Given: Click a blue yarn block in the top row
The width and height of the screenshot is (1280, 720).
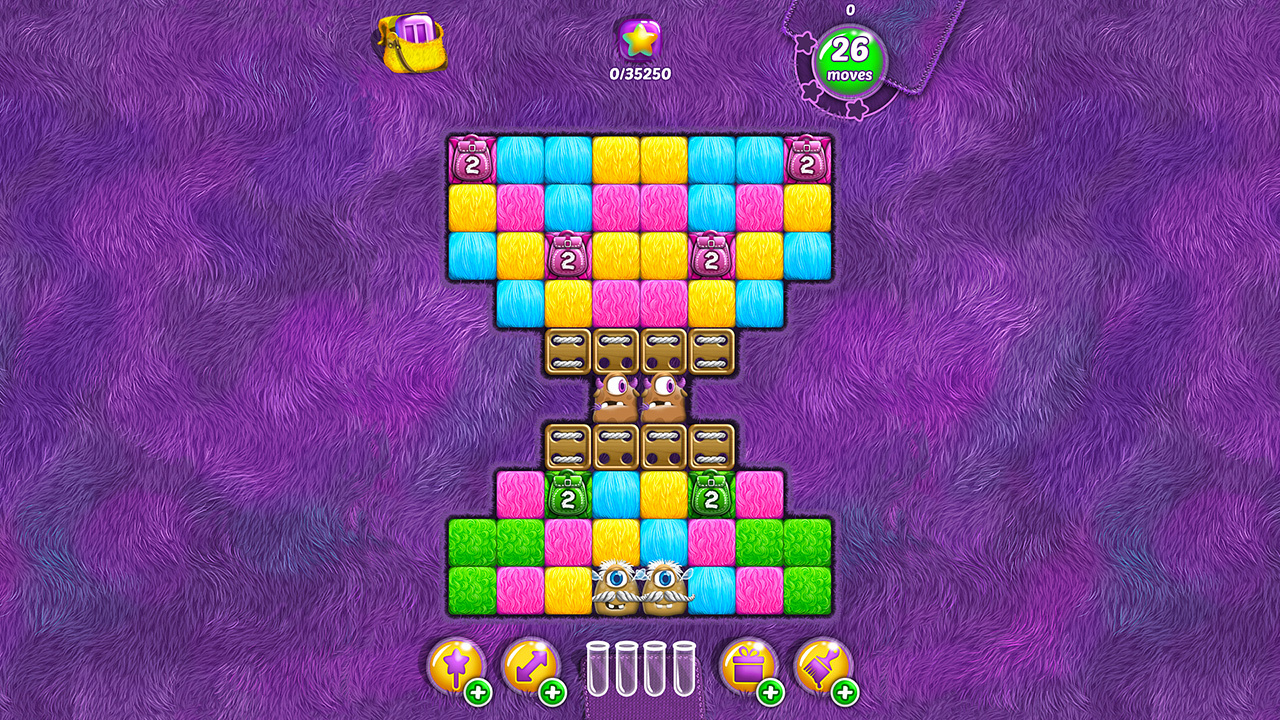Looking at the screenshot, I should click(x=518, y=157).
